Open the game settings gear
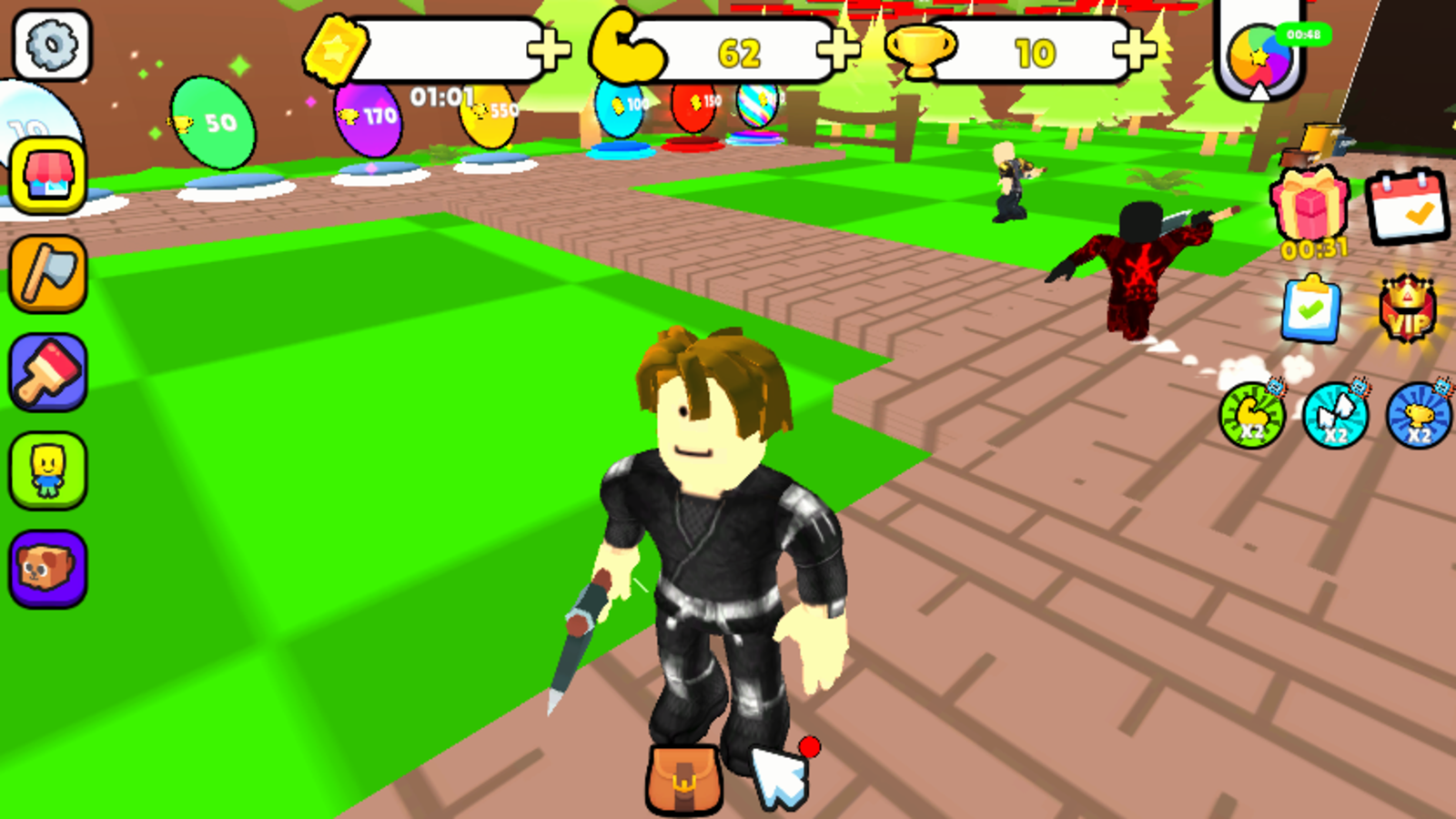The image size is (1456, 819). (x=50, y=45)
